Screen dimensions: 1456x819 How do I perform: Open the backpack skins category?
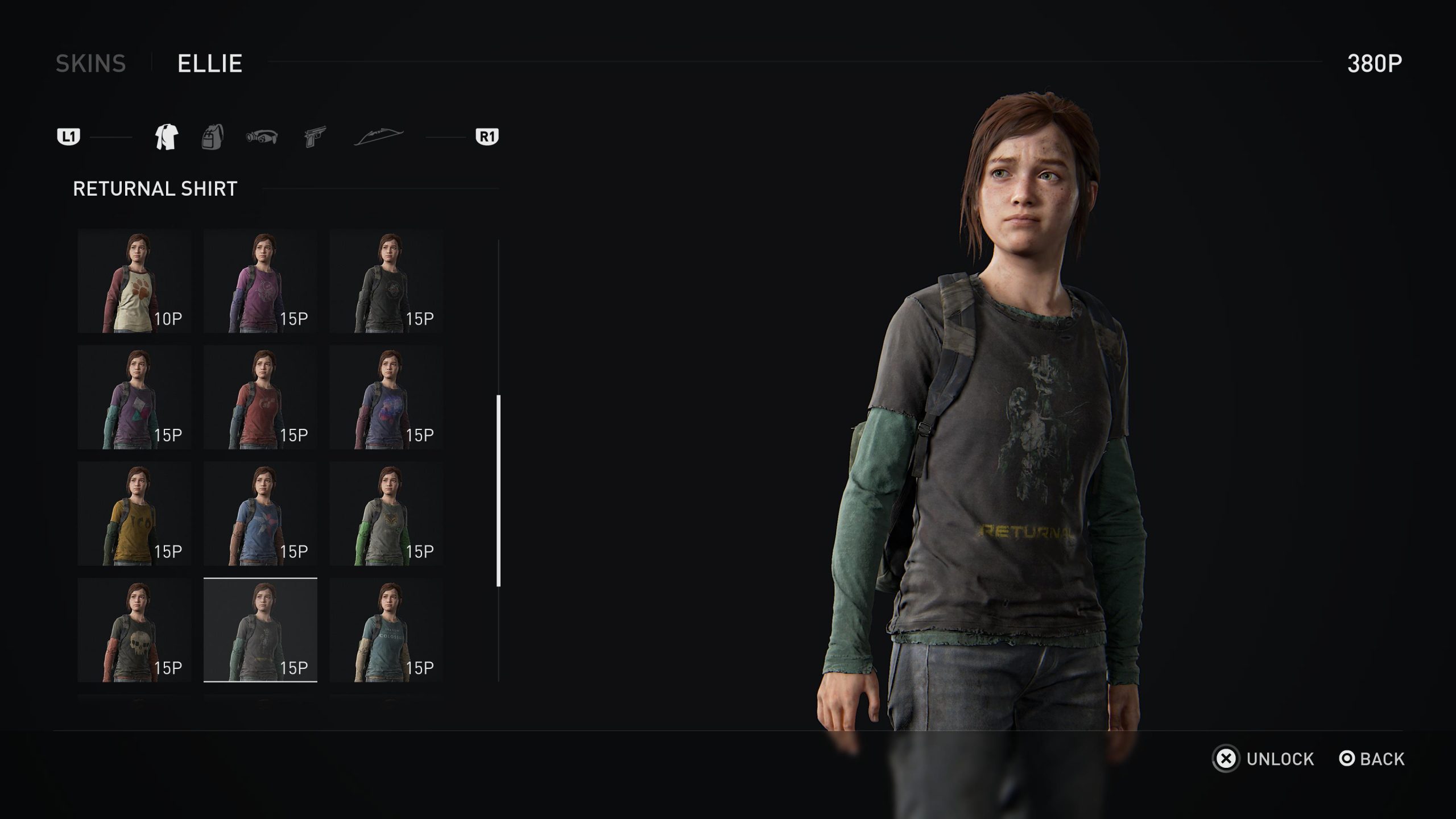pos(213,137)
